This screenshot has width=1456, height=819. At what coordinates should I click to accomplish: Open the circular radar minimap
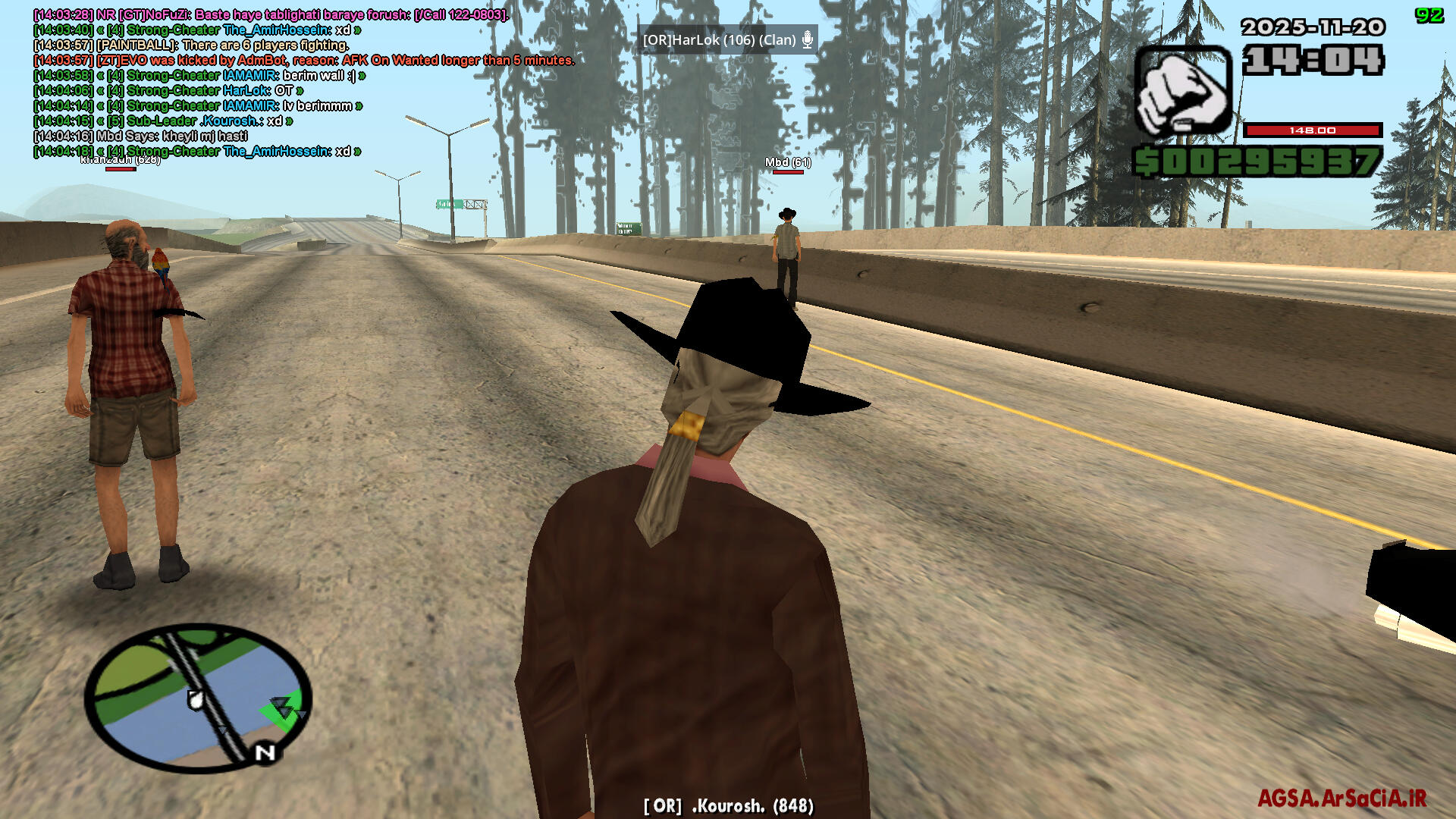pyautogui.click(x=198, y=696)
